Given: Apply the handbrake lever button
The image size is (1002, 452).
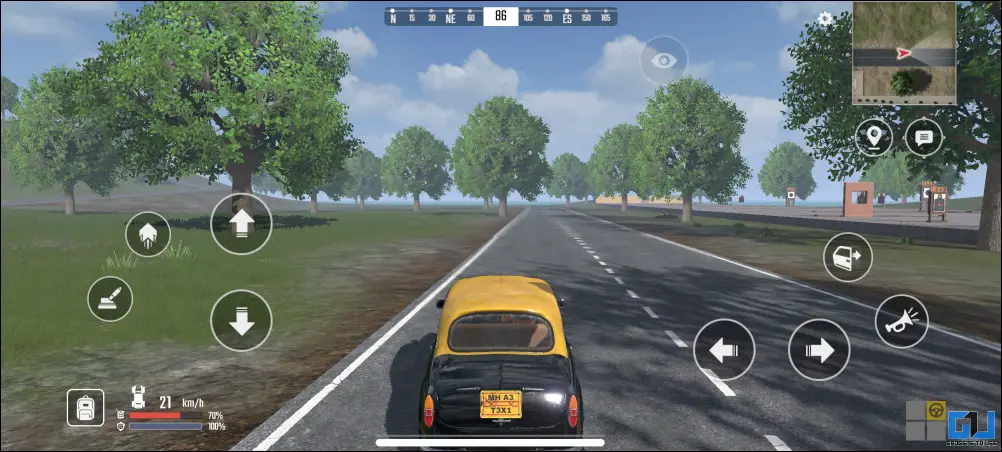Looking at the screenshot, I should tap(110, 298).
